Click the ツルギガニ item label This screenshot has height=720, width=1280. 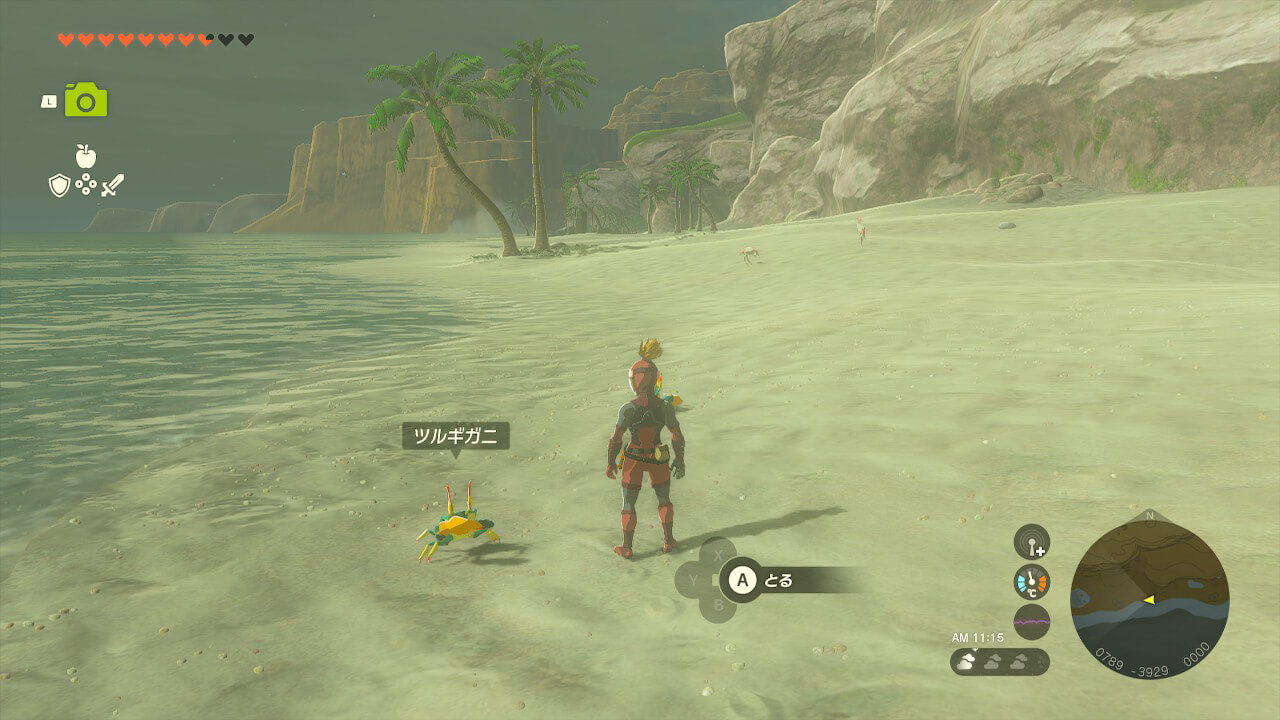(x=456, y=436)
